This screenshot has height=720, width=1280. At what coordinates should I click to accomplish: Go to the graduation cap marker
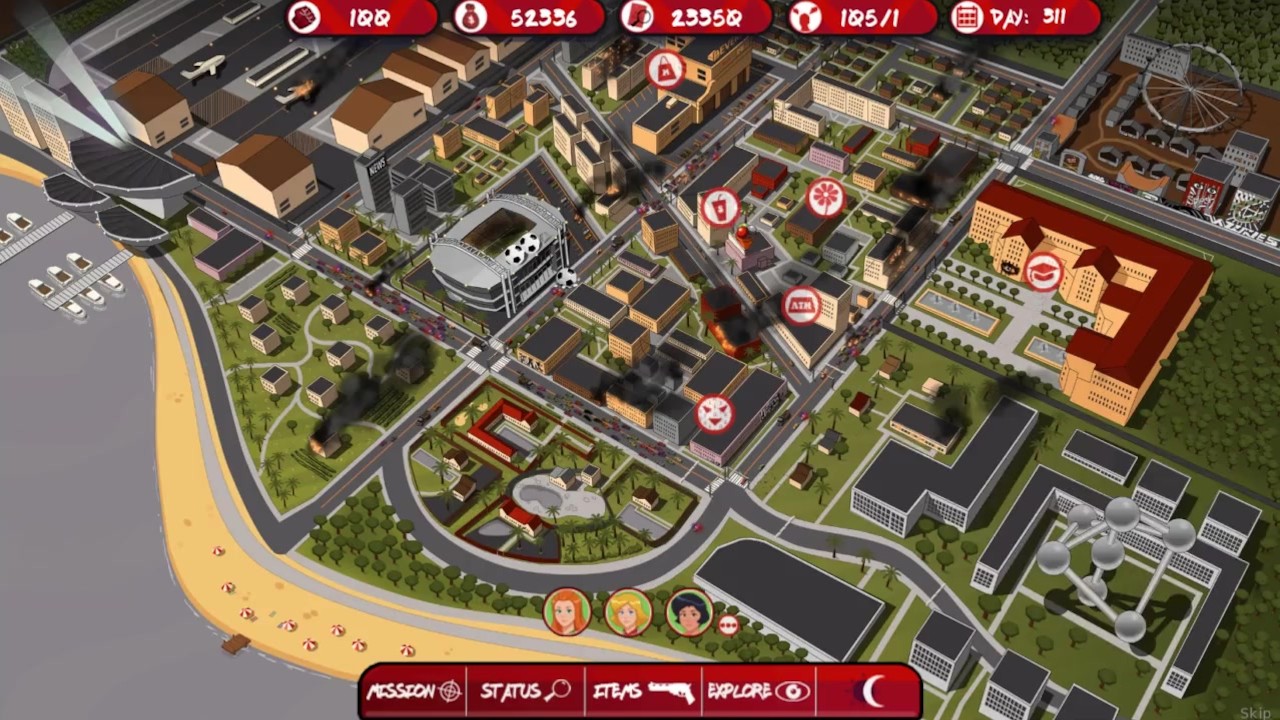pyautogui.click(x=1043, y=271)
